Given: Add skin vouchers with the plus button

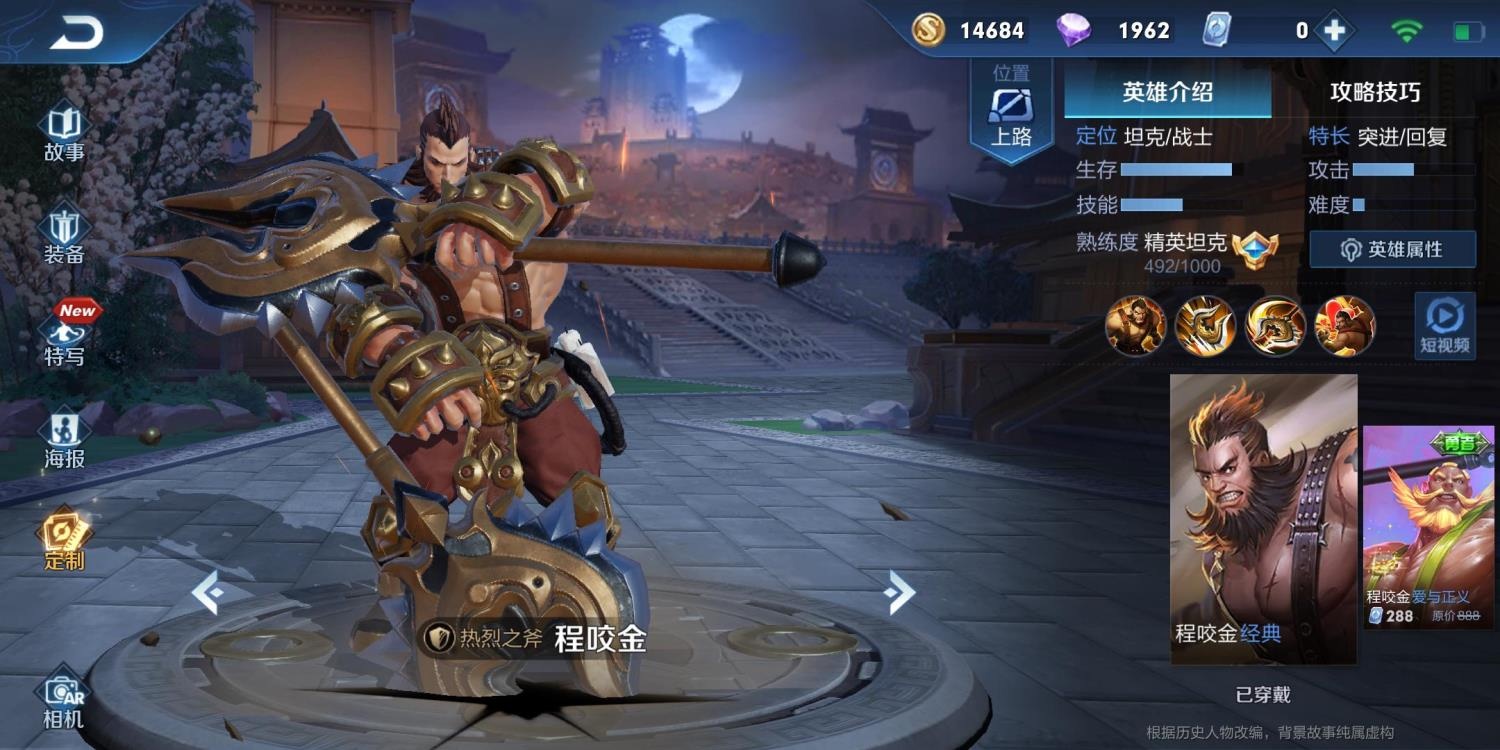Looking at the screenshot, I should [1333, 31].
